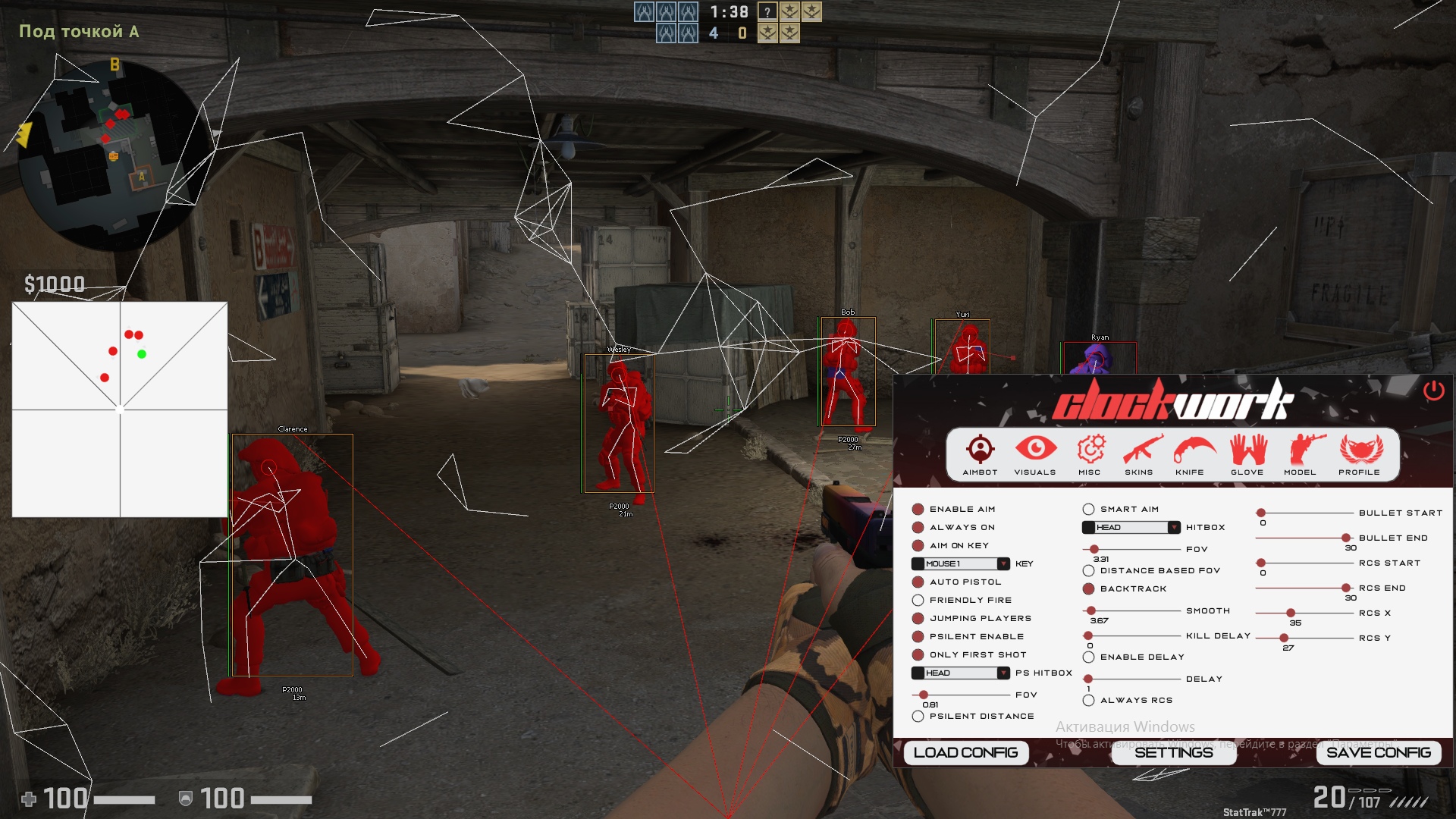Switch to the Visuals tab

pos(1035,454)
